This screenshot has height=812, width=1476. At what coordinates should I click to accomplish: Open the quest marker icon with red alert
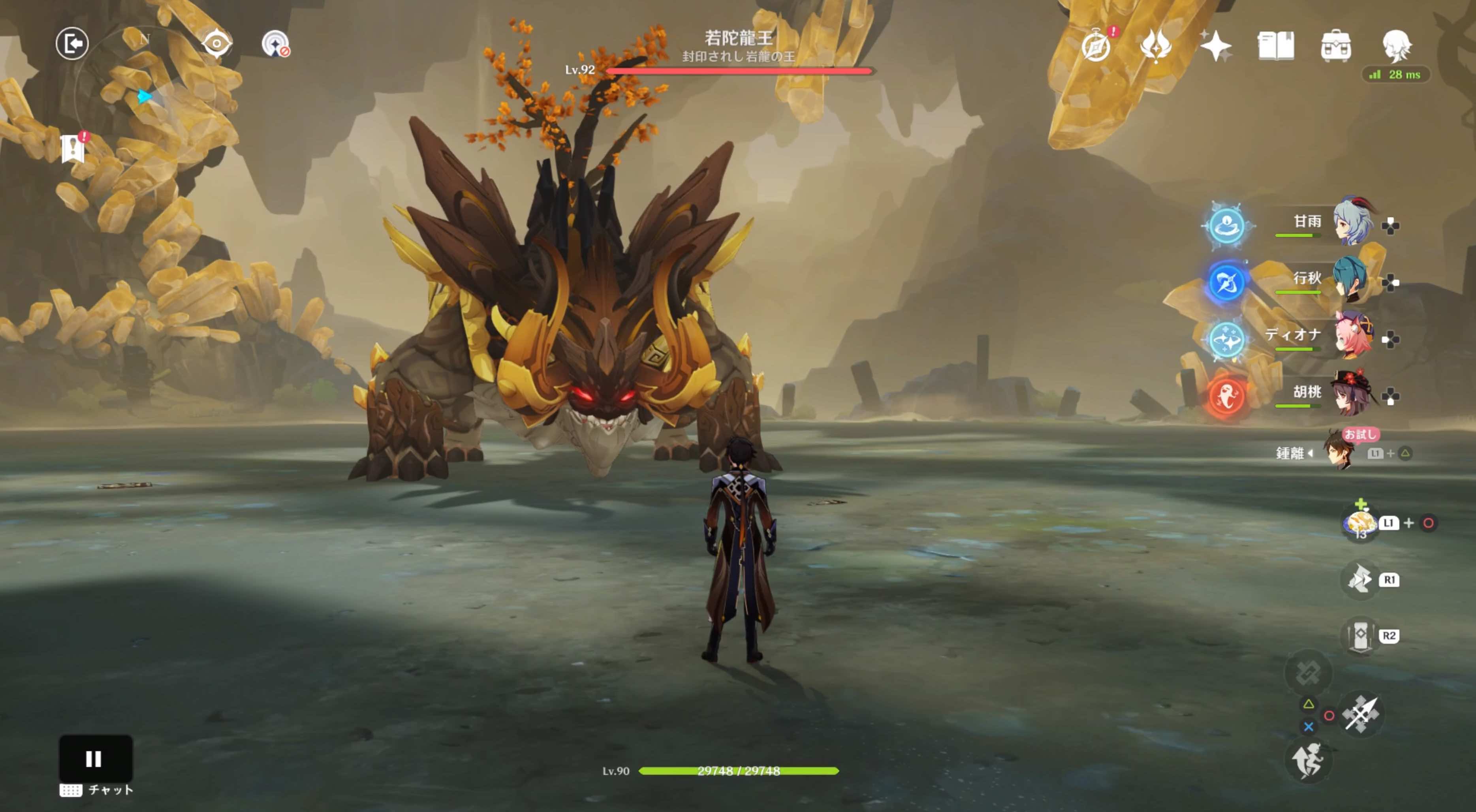(x=73, y=148)
